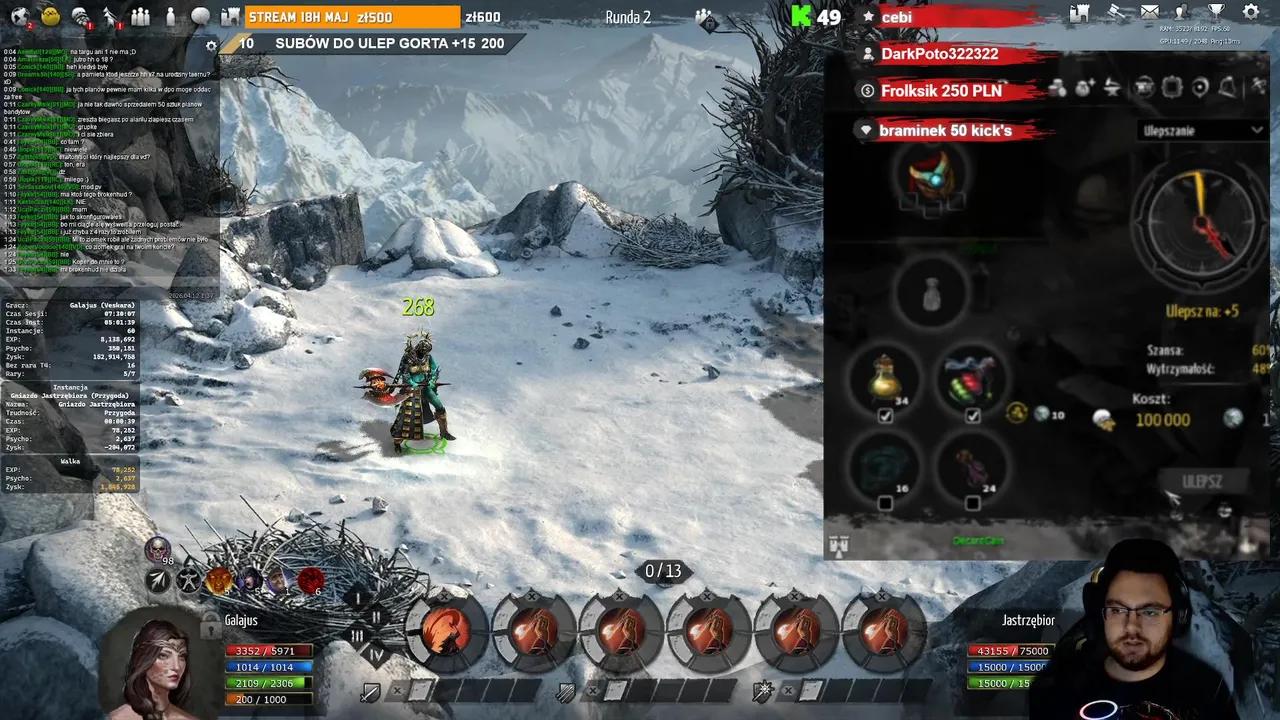The width and height of the screenshot is (1280, 720).
Task: Open the speech bubble chat icon
Action: click(201, 17)
